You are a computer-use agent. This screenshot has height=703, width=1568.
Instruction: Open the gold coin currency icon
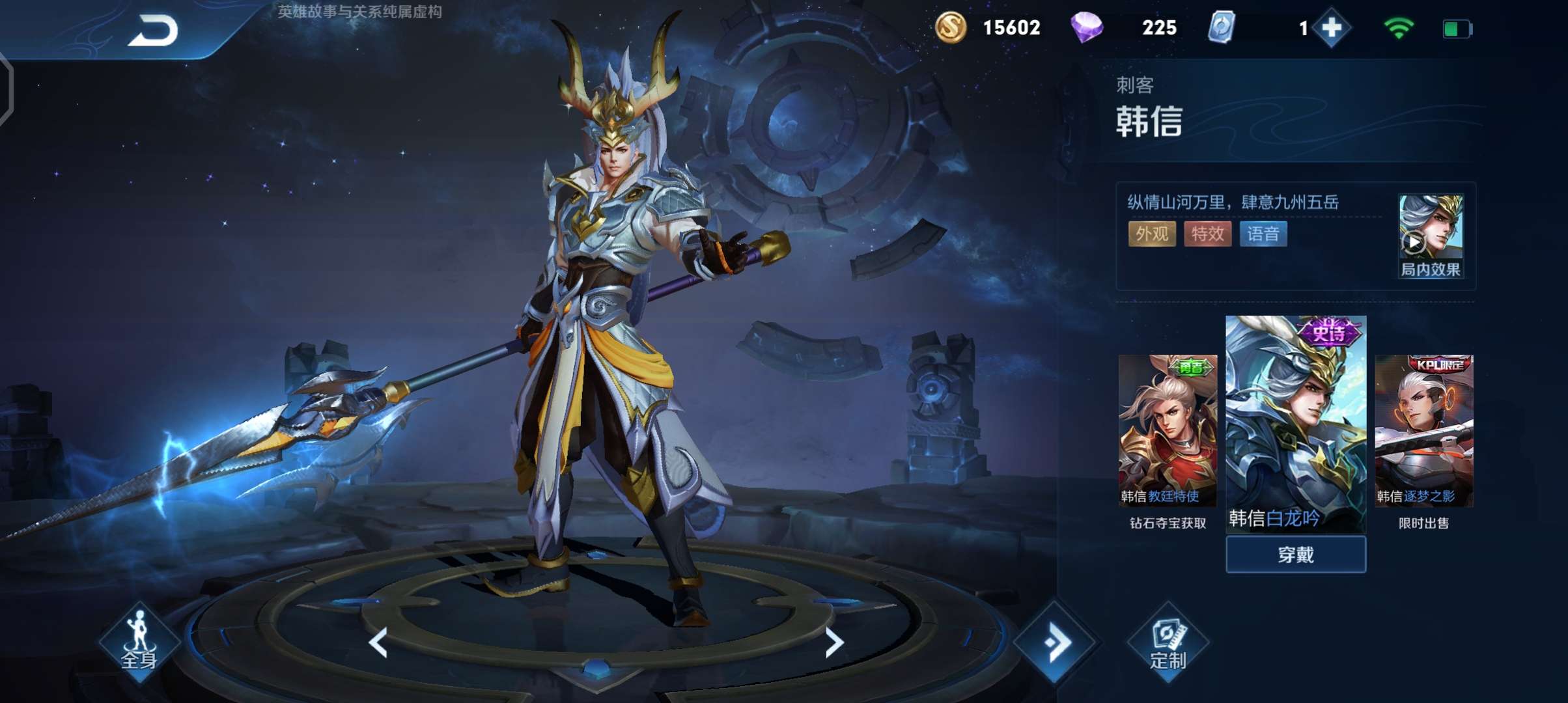pos(950,28)
